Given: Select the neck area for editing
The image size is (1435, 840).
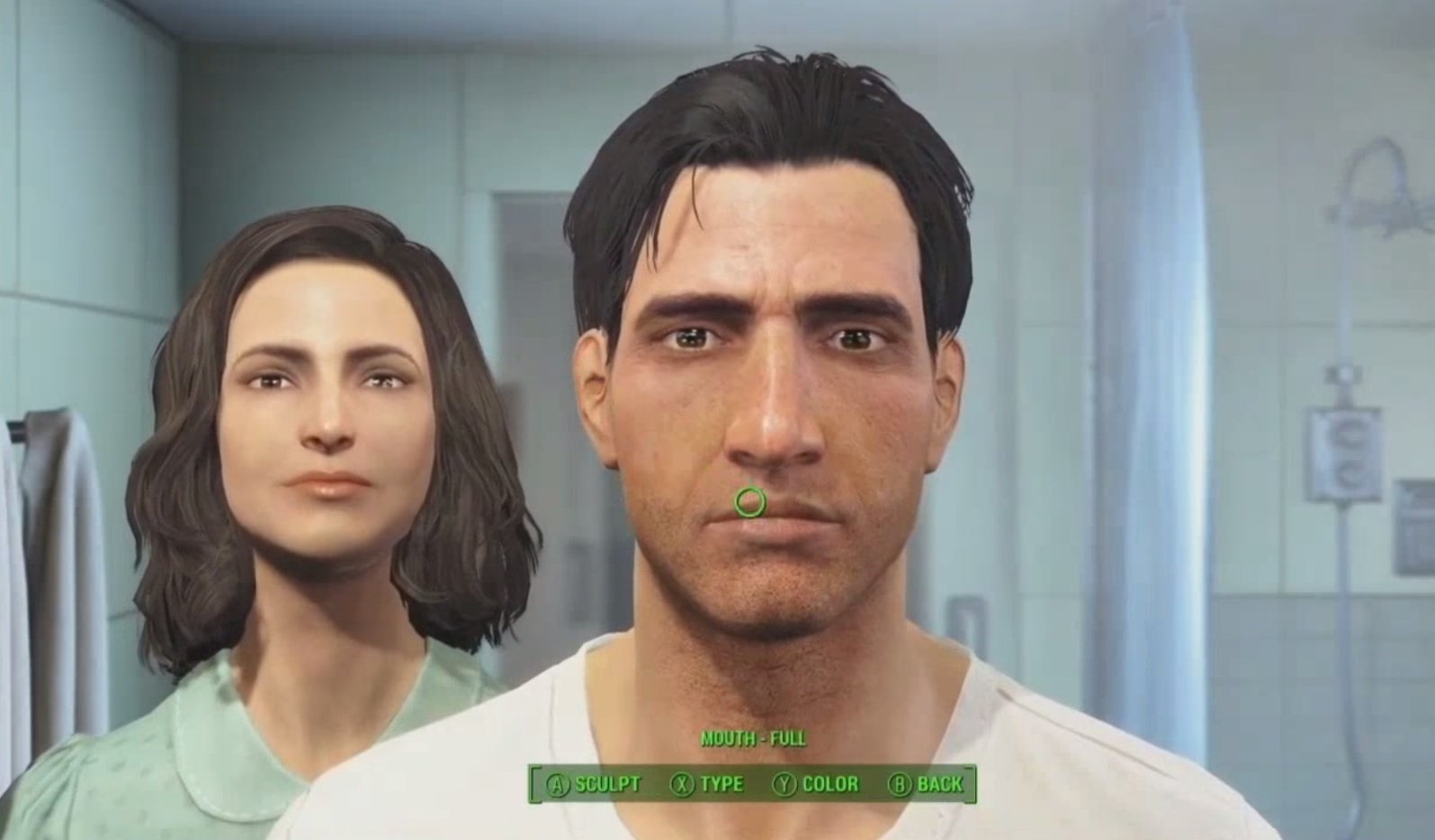Looking at the screenshot, I should click(x=769, y=684).
